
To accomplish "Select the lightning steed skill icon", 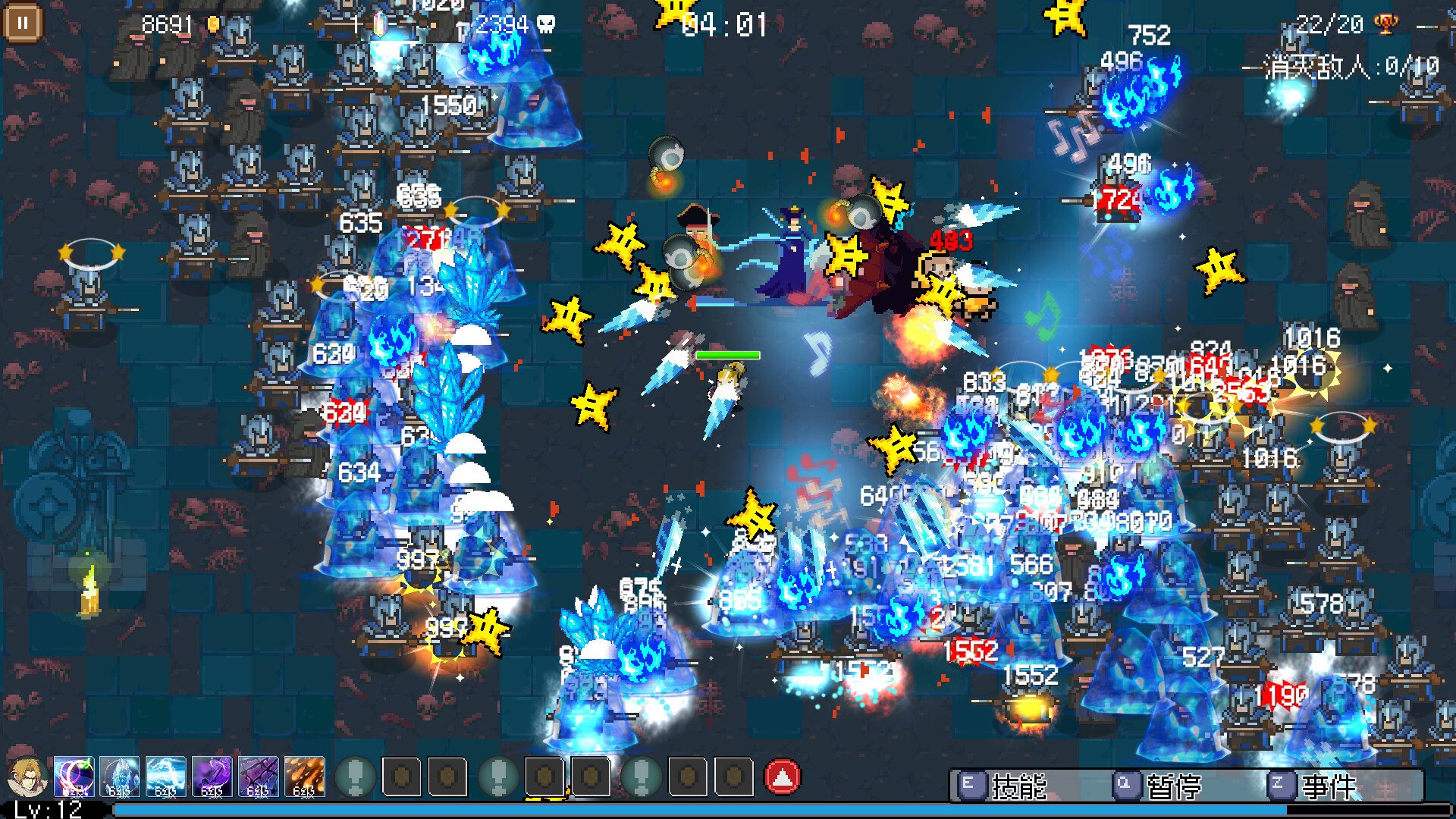I will pyautogui.click(x=165, y=777).
